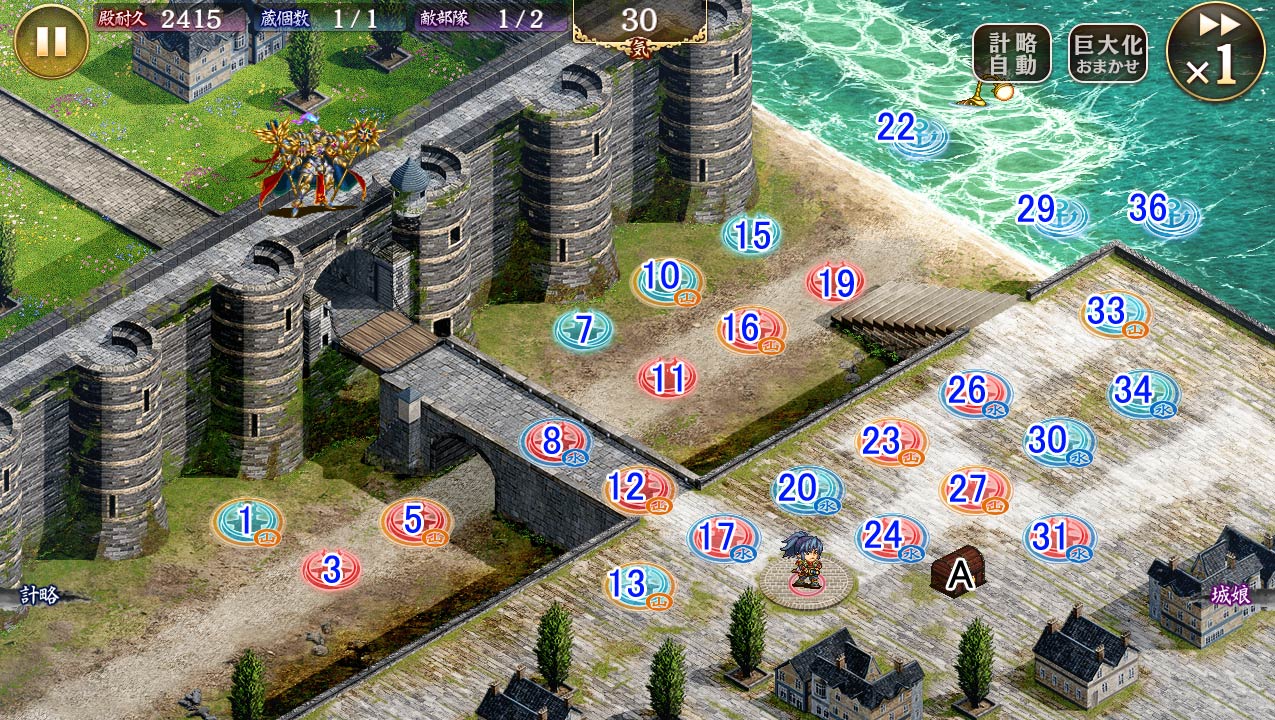The height and width of the screenshot is (720, 1275).
Task: Select water tile number 22
Action: coord(903,130)
